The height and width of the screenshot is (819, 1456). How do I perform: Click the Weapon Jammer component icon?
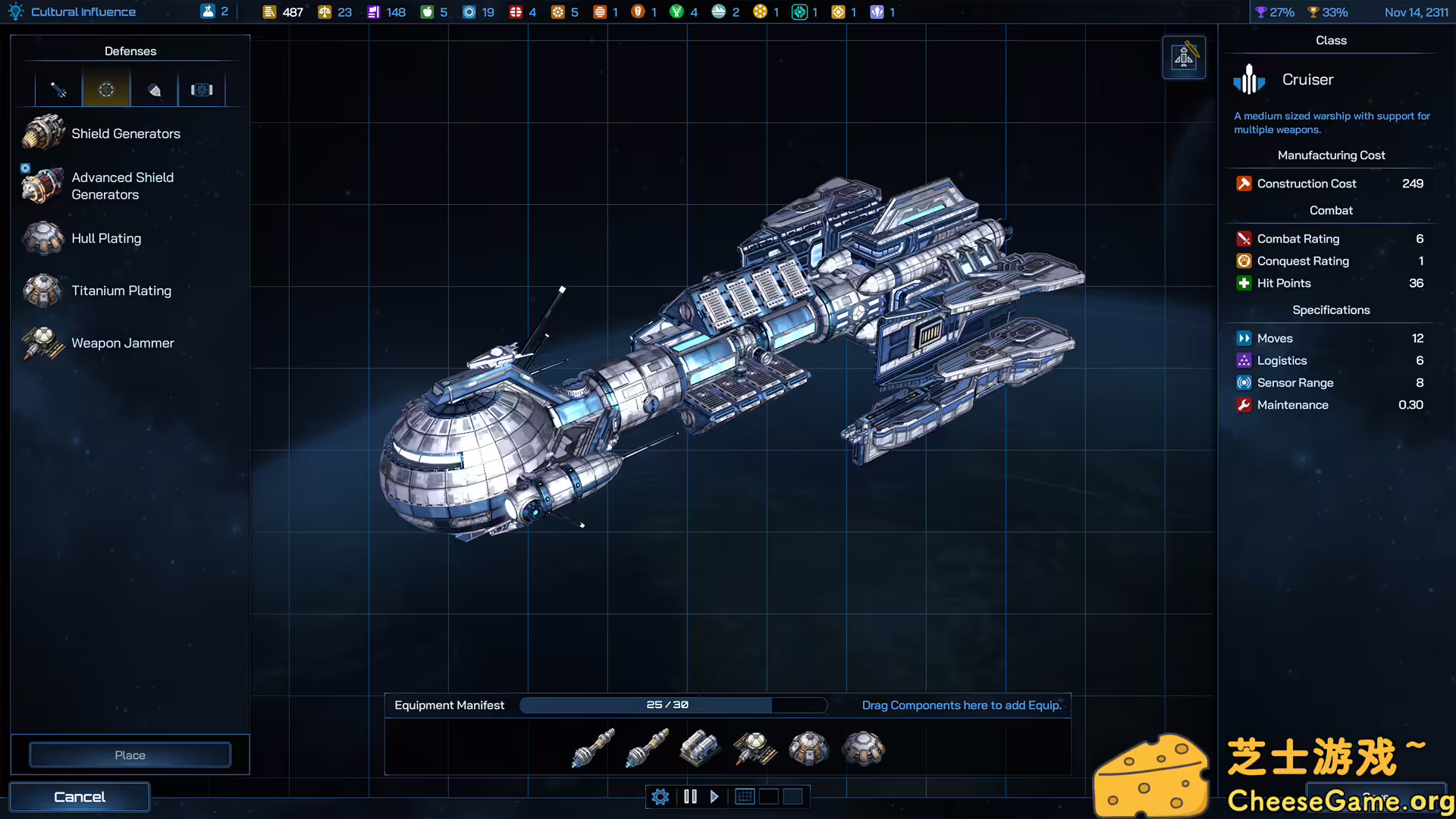coord(42,343)
